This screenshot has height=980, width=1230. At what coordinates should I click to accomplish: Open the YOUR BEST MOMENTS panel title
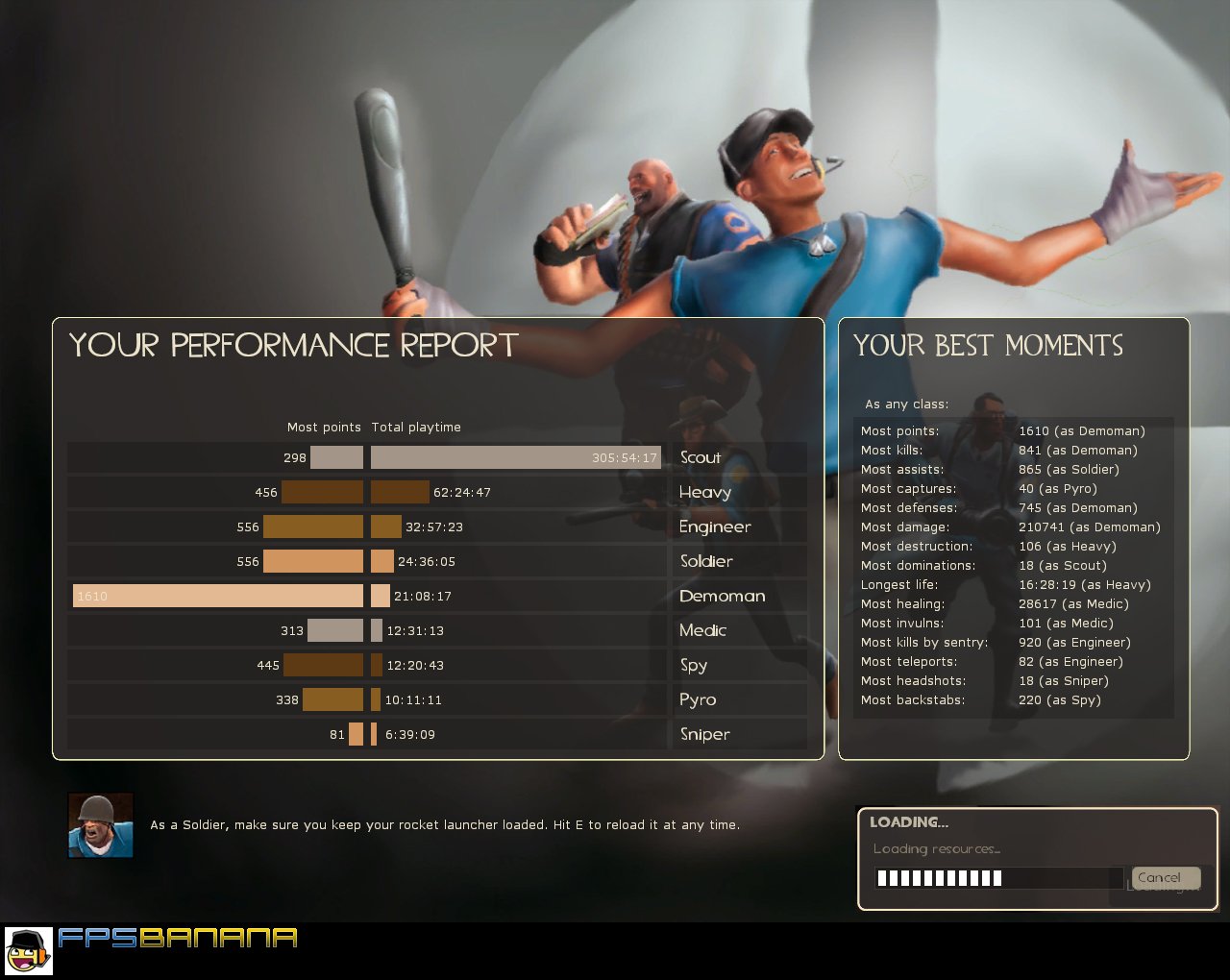989,346
